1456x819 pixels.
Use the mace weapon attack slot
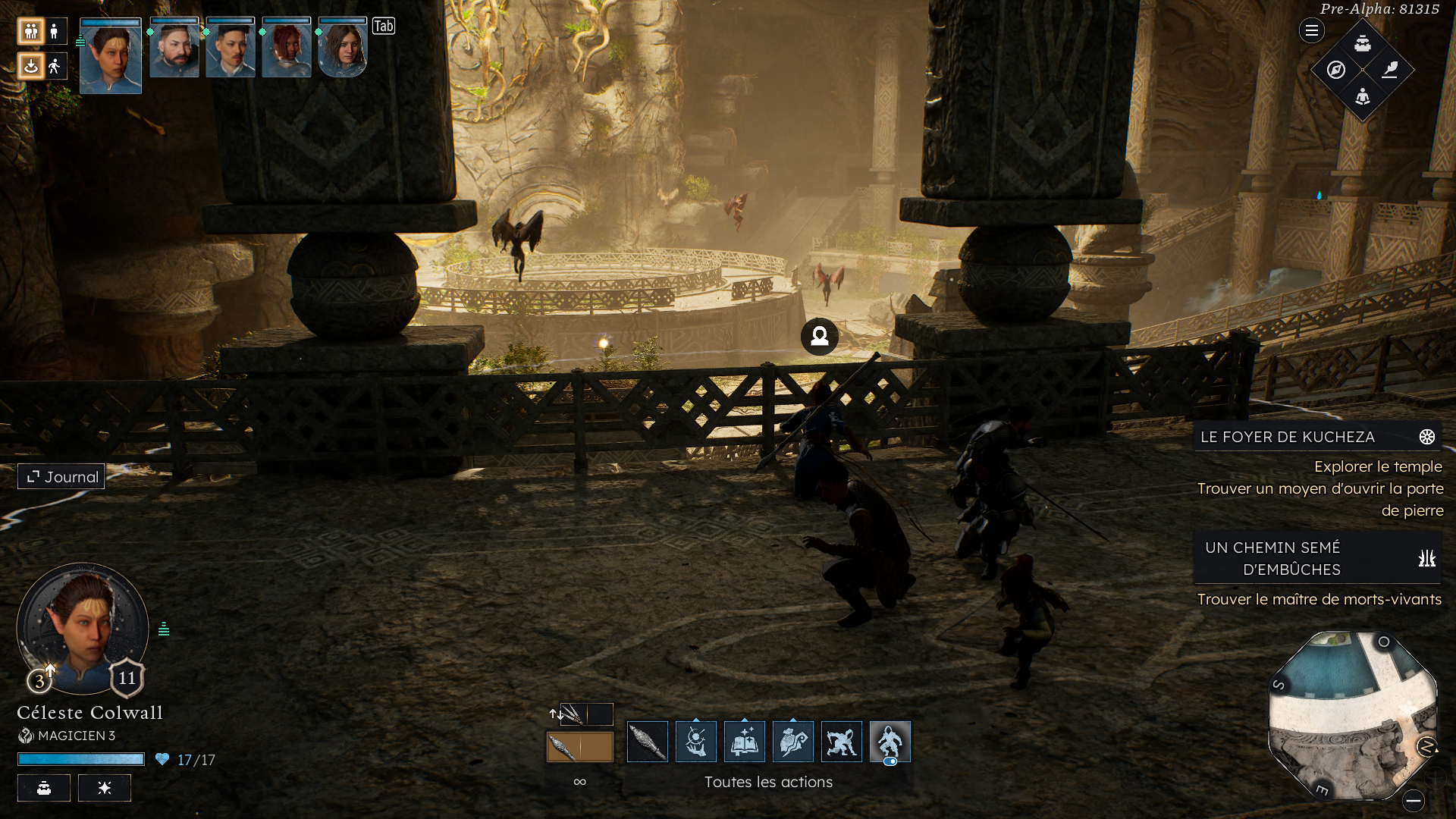click(x=648, y=742)
